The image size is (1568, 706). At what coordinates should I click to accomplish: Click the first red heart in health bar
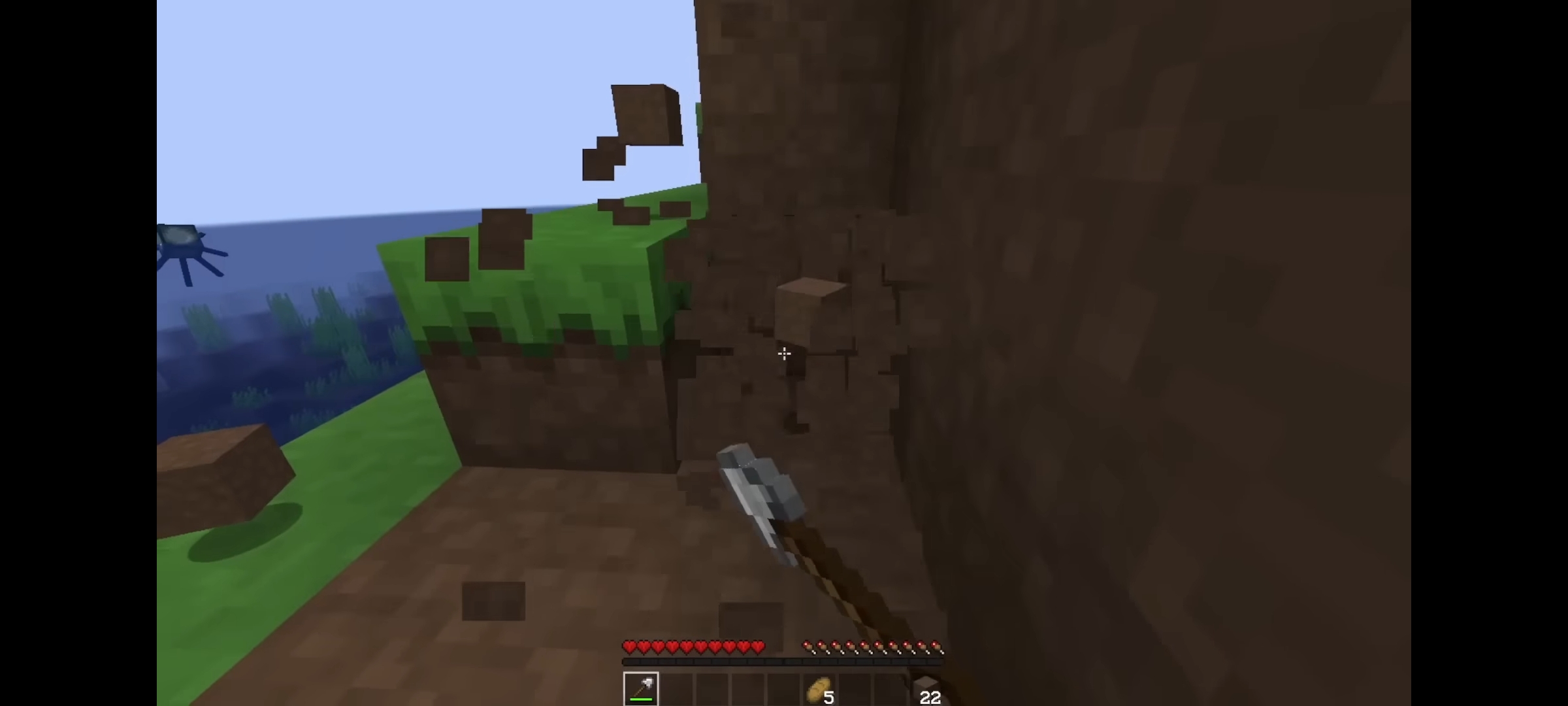(x=629, y=648)
